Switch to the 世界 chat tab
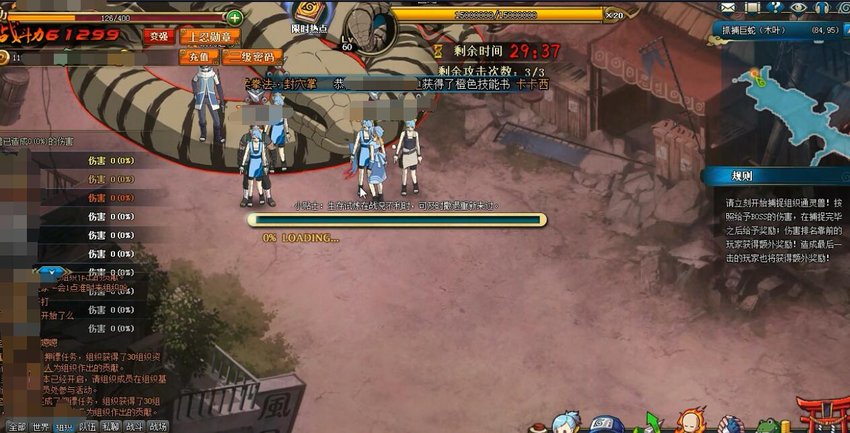This screenshot has width=850, height=433. pos(41,425)
